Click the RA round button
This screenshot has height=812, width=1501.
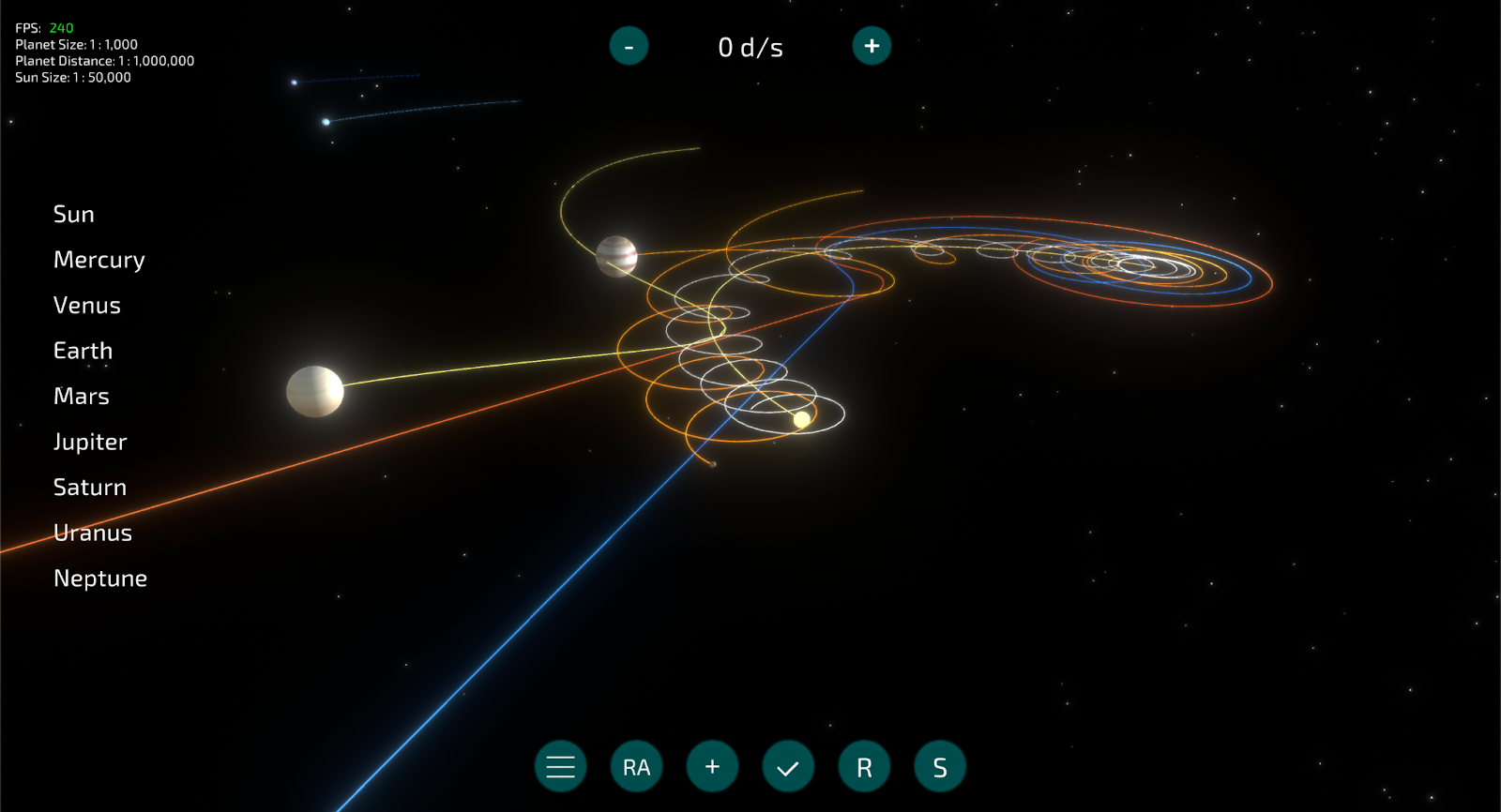pyautogui.click(x=637, y=767)
